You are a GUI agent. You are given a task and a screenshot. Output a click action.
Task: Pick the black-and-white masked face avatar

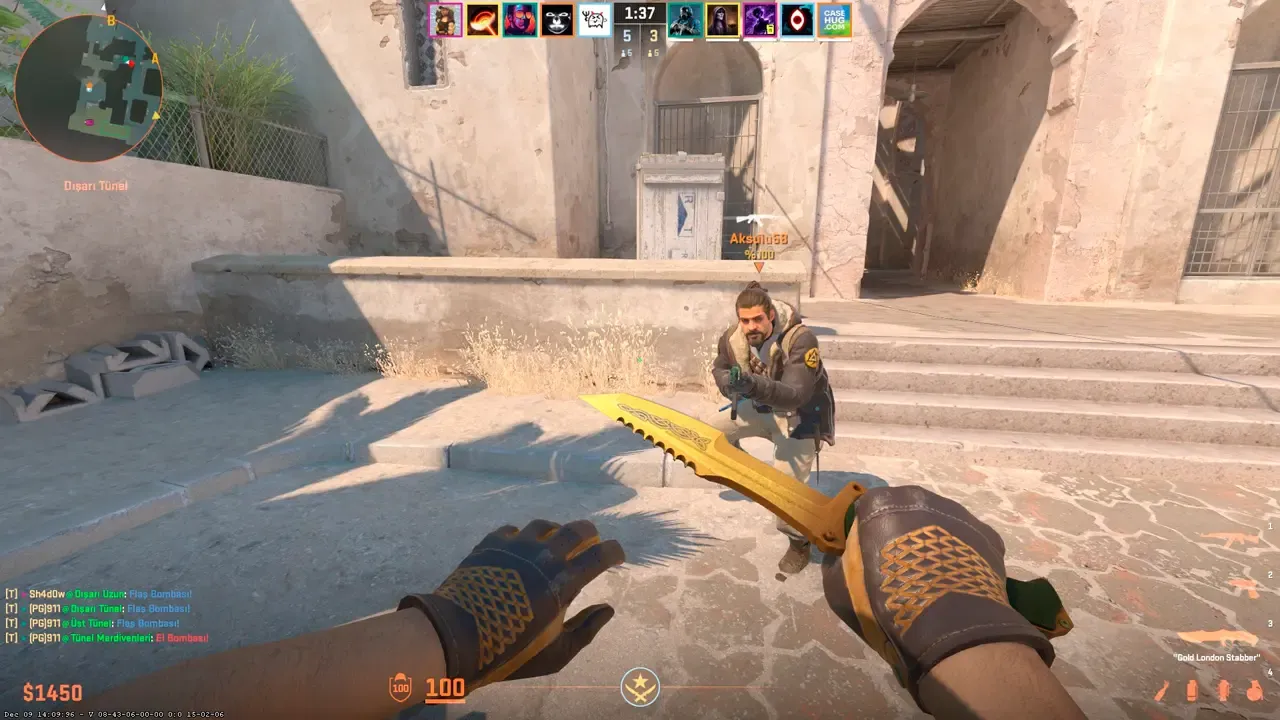(557, 20)
